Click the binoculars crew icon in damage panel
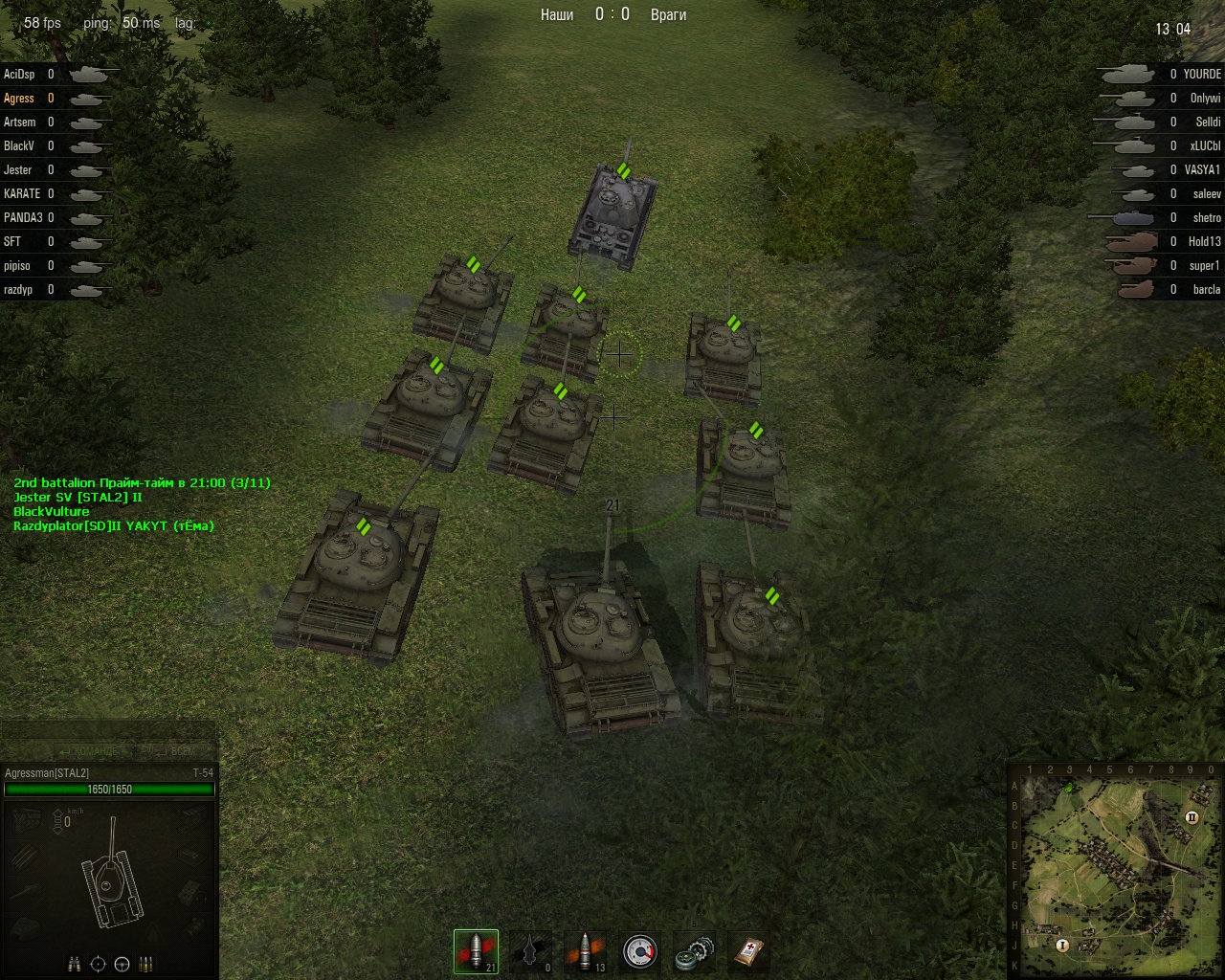This screenshot has width=1225, height=980. [x=75, y=964]
